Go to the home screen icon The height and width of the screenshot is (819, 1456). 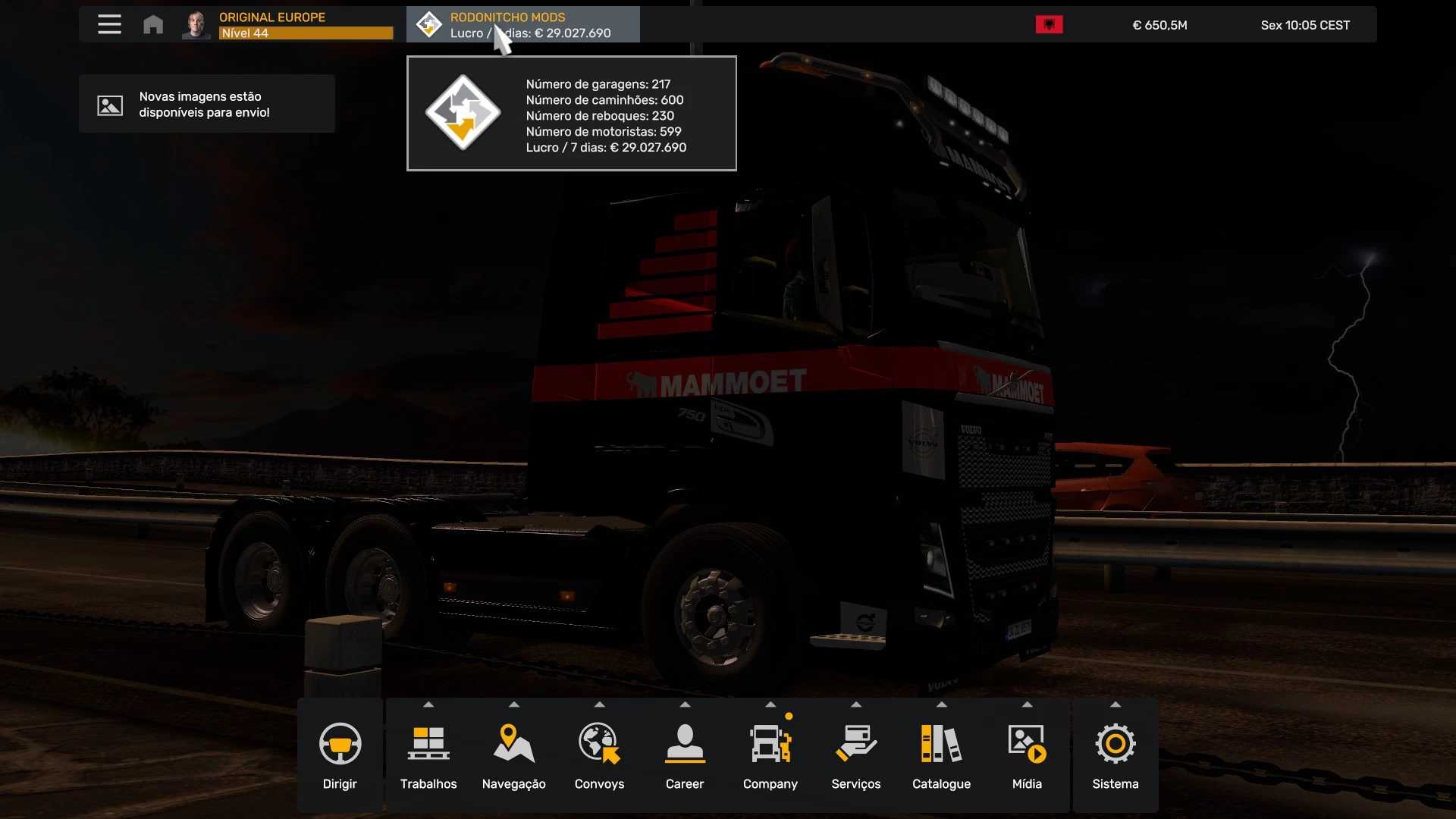153,24
